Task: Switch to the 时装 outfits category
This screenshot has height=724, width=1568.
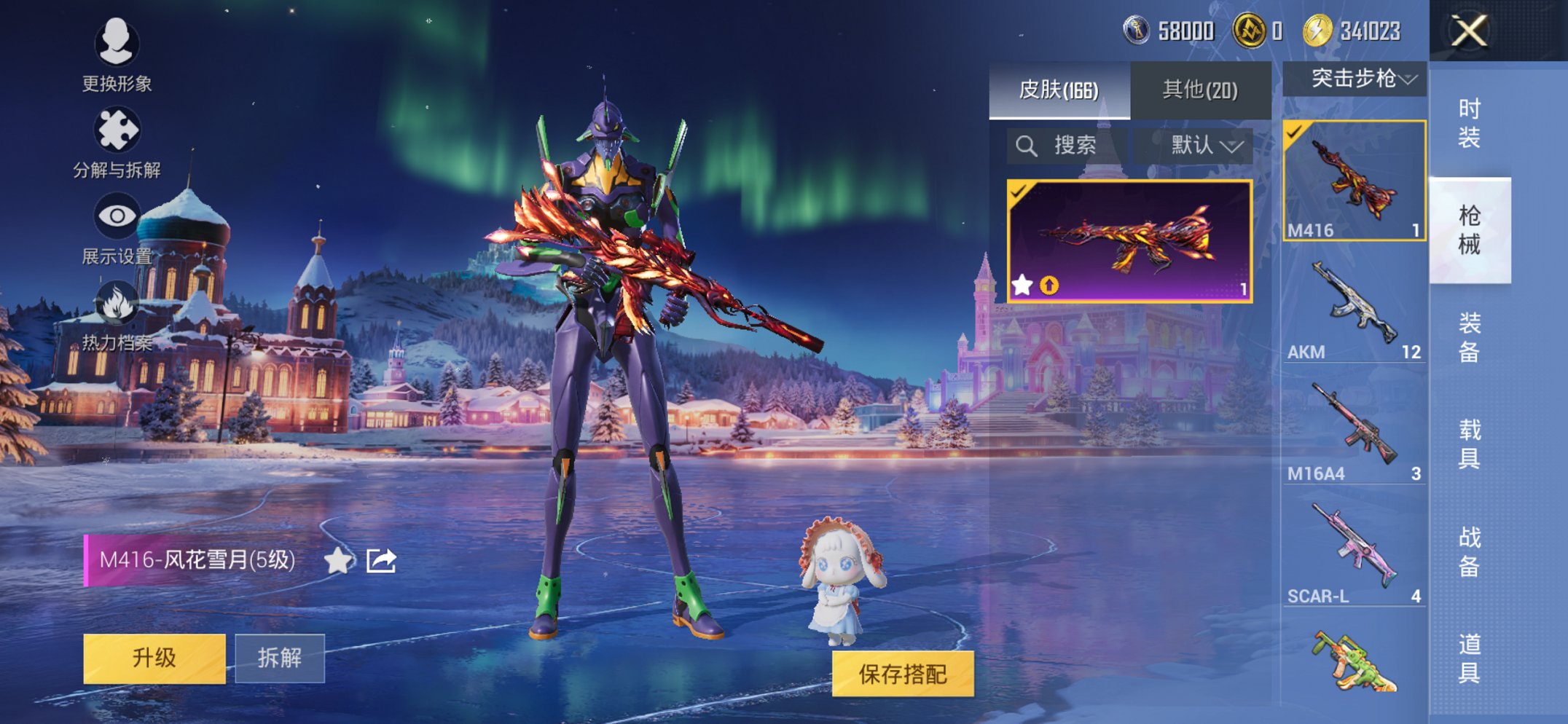Action: point(1469,123)
